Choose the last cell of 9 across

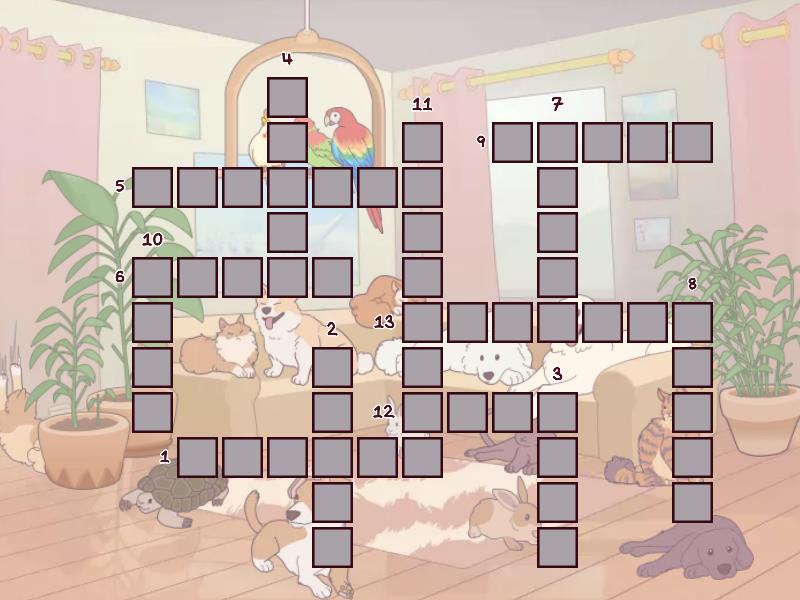point(692,142)
